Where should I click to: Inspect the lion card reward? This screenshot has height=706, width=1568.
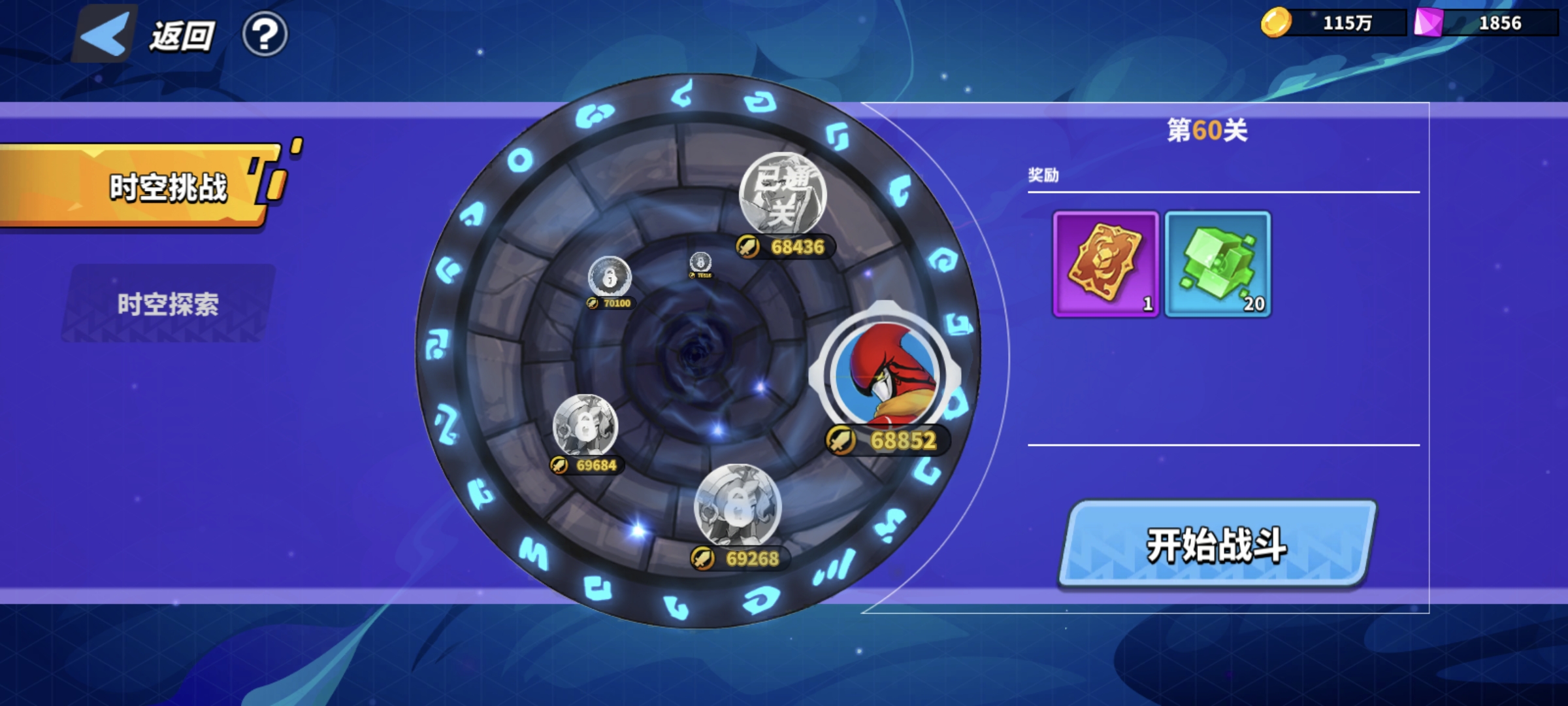1105,264
